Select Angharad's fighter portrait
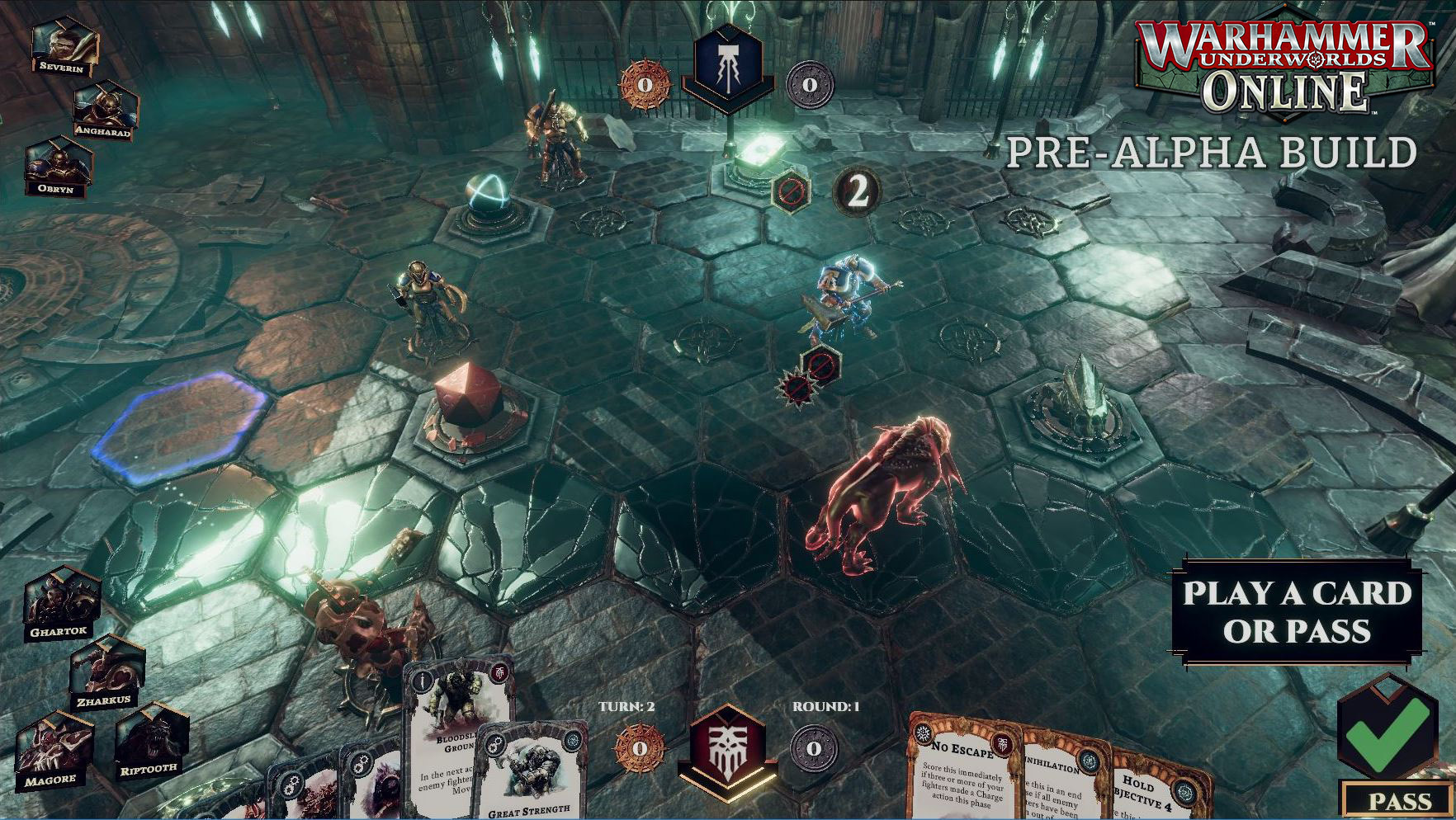 [x=106, y=108]
